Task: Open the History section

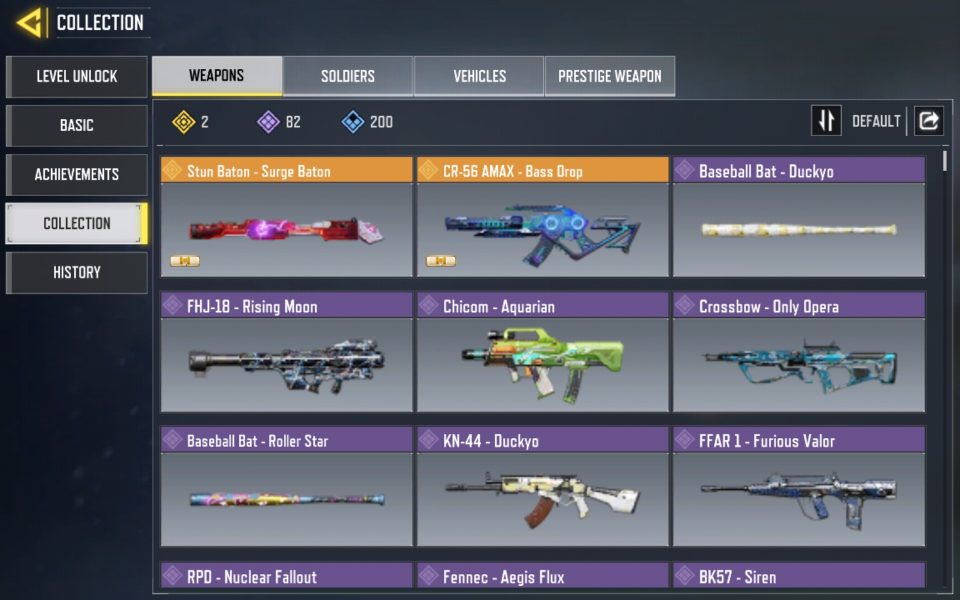Action: 77,272
